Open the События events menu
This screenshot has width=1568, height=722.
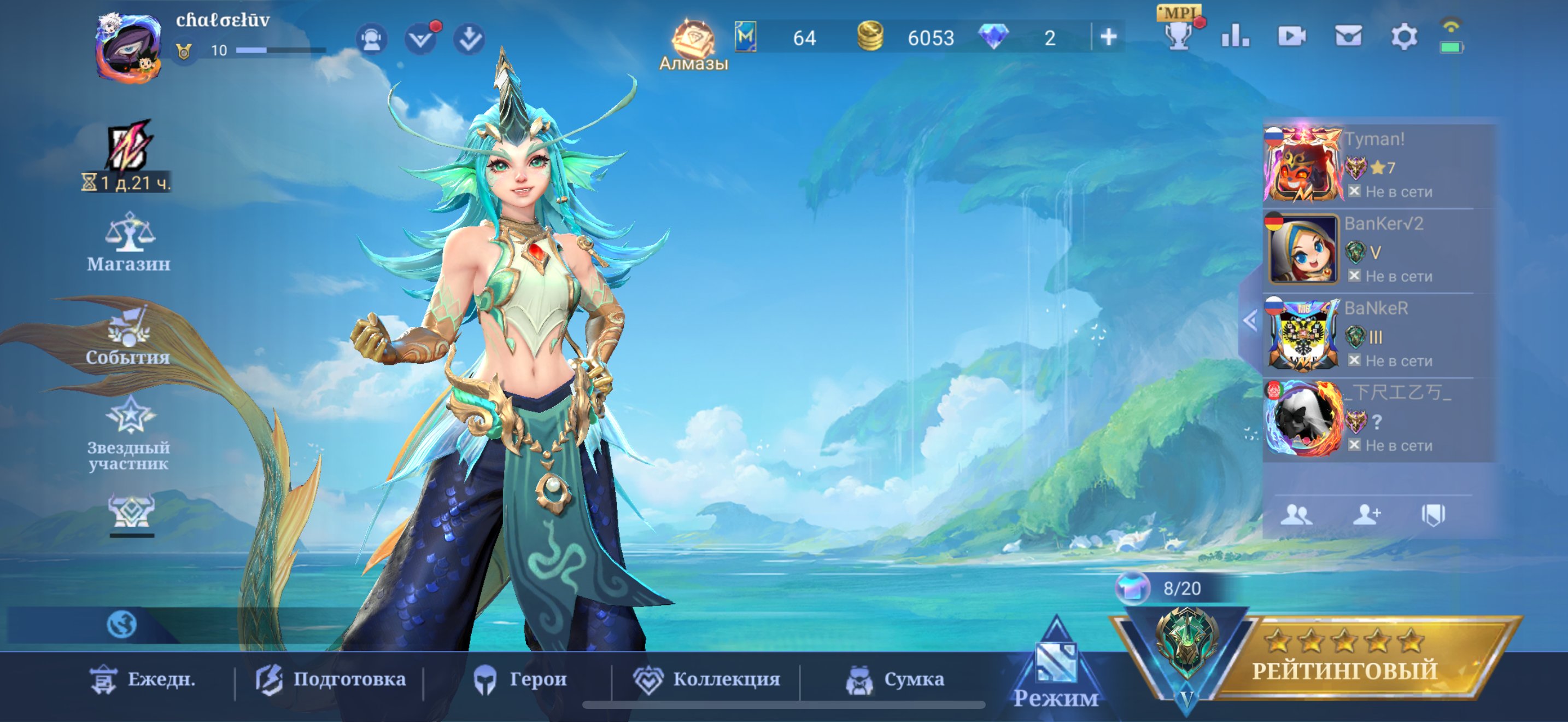tap(128, 339)
